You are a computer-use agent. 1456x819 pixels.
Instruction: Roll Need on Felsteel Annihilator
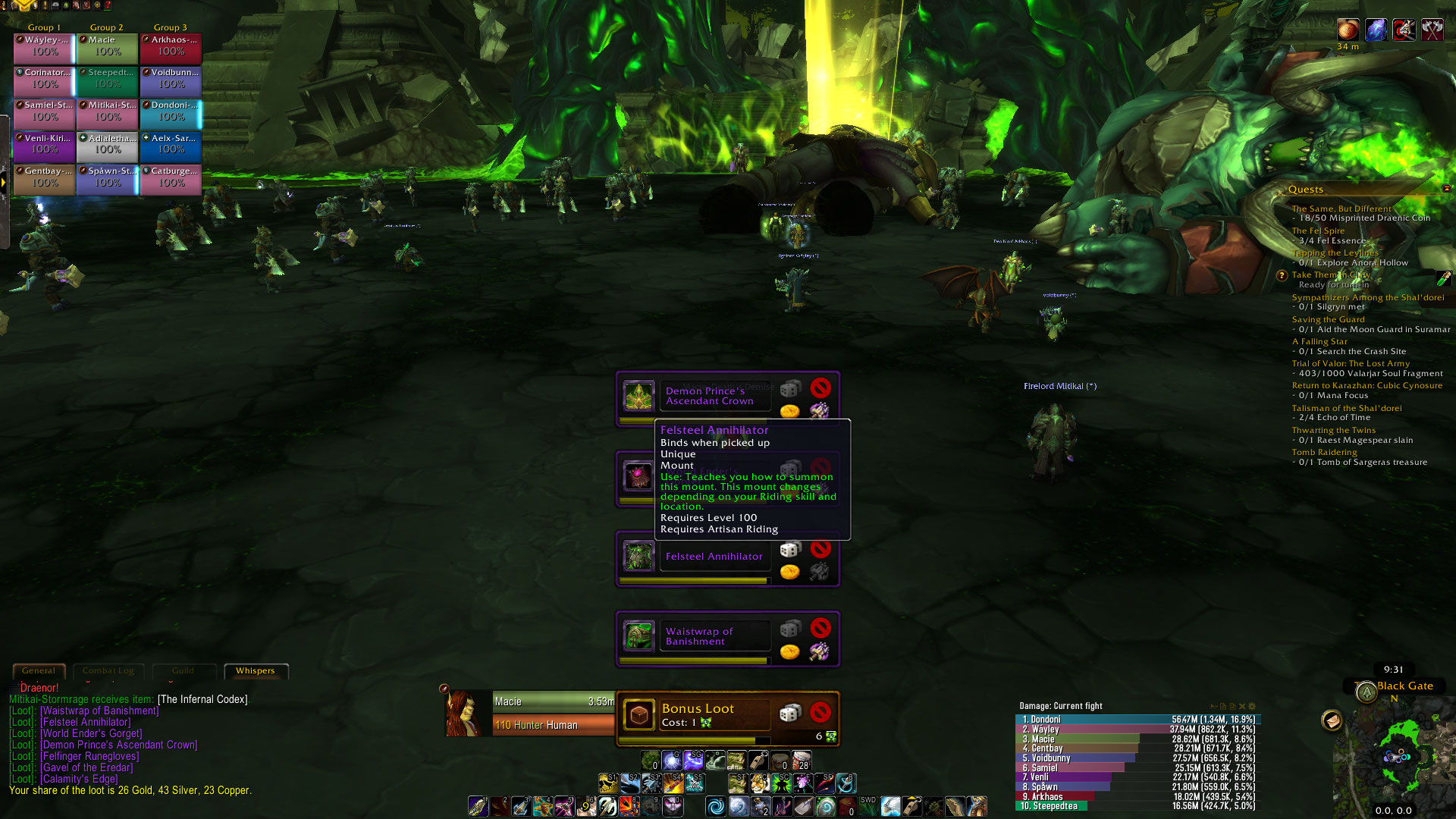pyautogui.click(x=790, y=549)
